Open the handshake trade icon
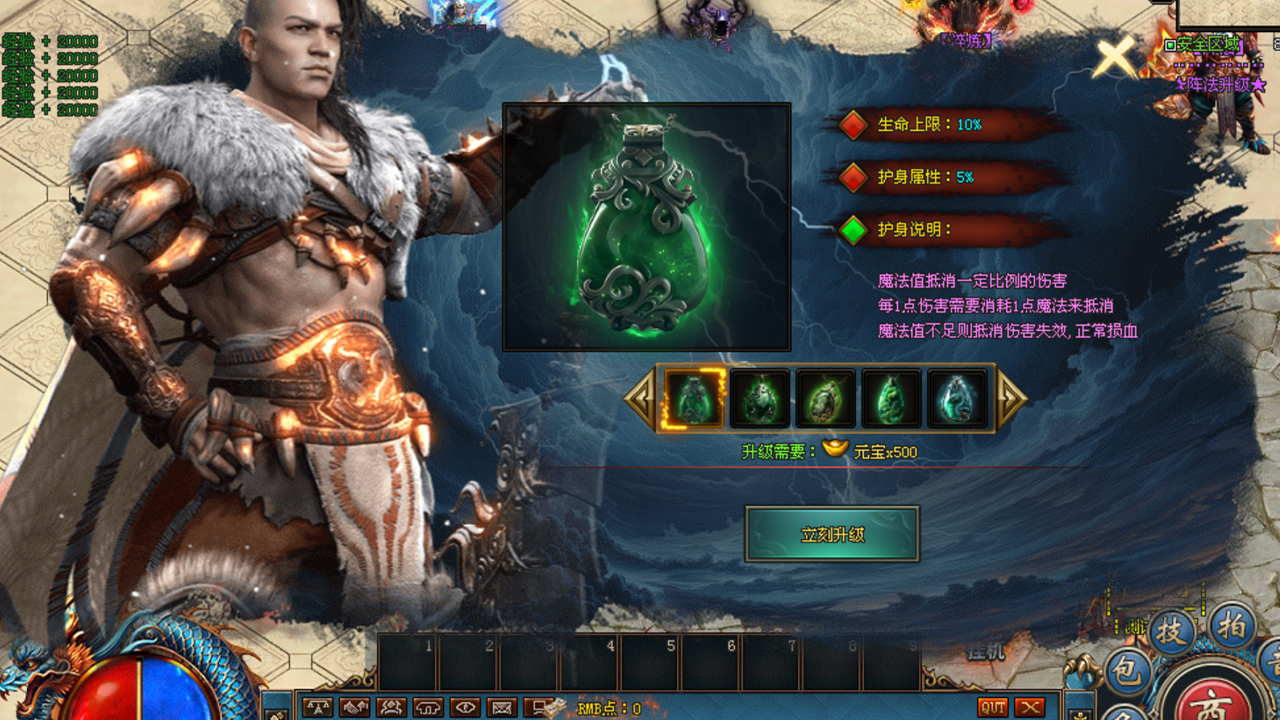 (354, 707)
